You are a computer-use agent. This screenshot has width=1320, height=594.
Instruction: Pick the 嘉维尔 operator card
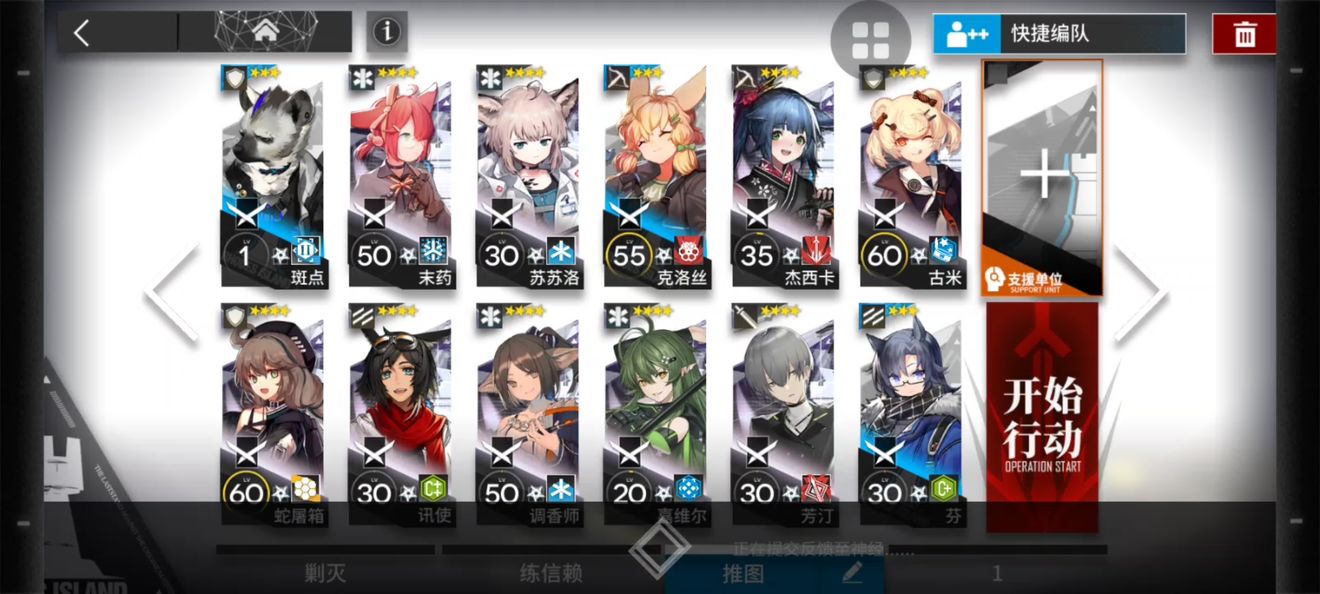tap(655, 417)
